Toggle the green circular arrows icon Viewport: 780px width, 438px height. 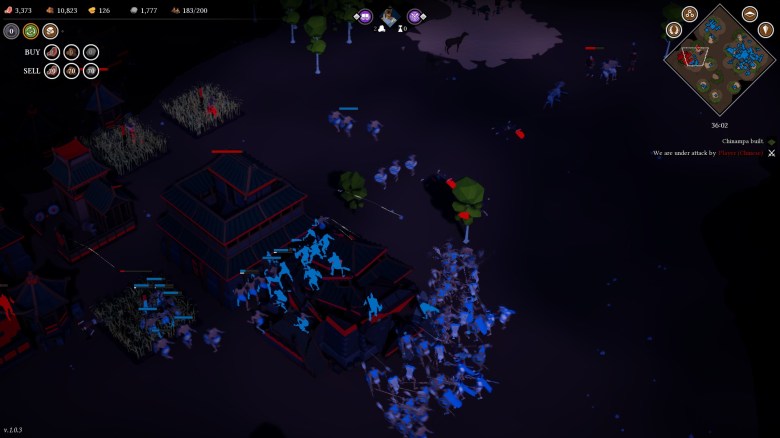(31, 31)
